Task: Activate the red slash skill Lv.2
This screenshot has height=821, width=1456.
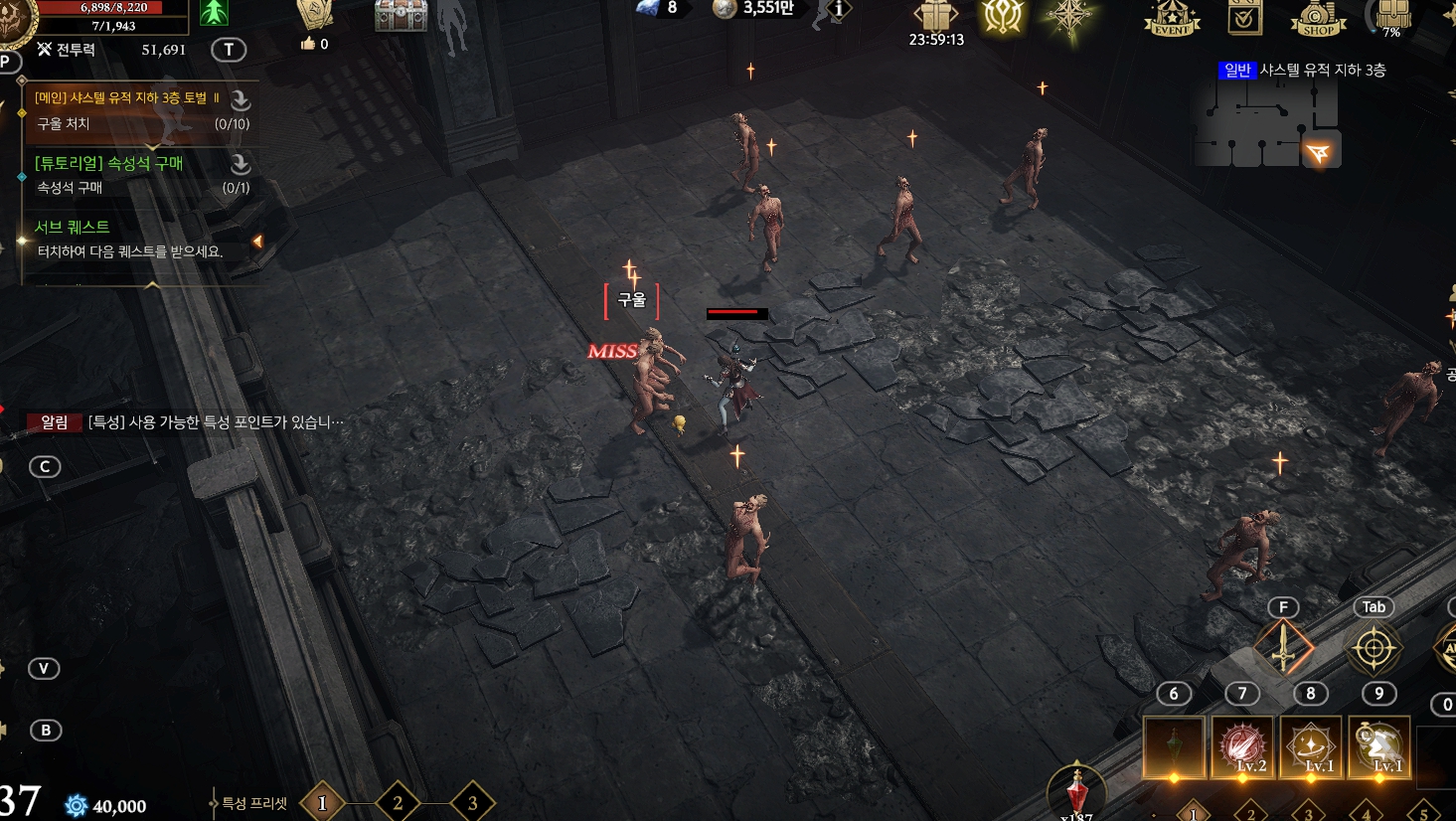Action: coord(1242,746)
